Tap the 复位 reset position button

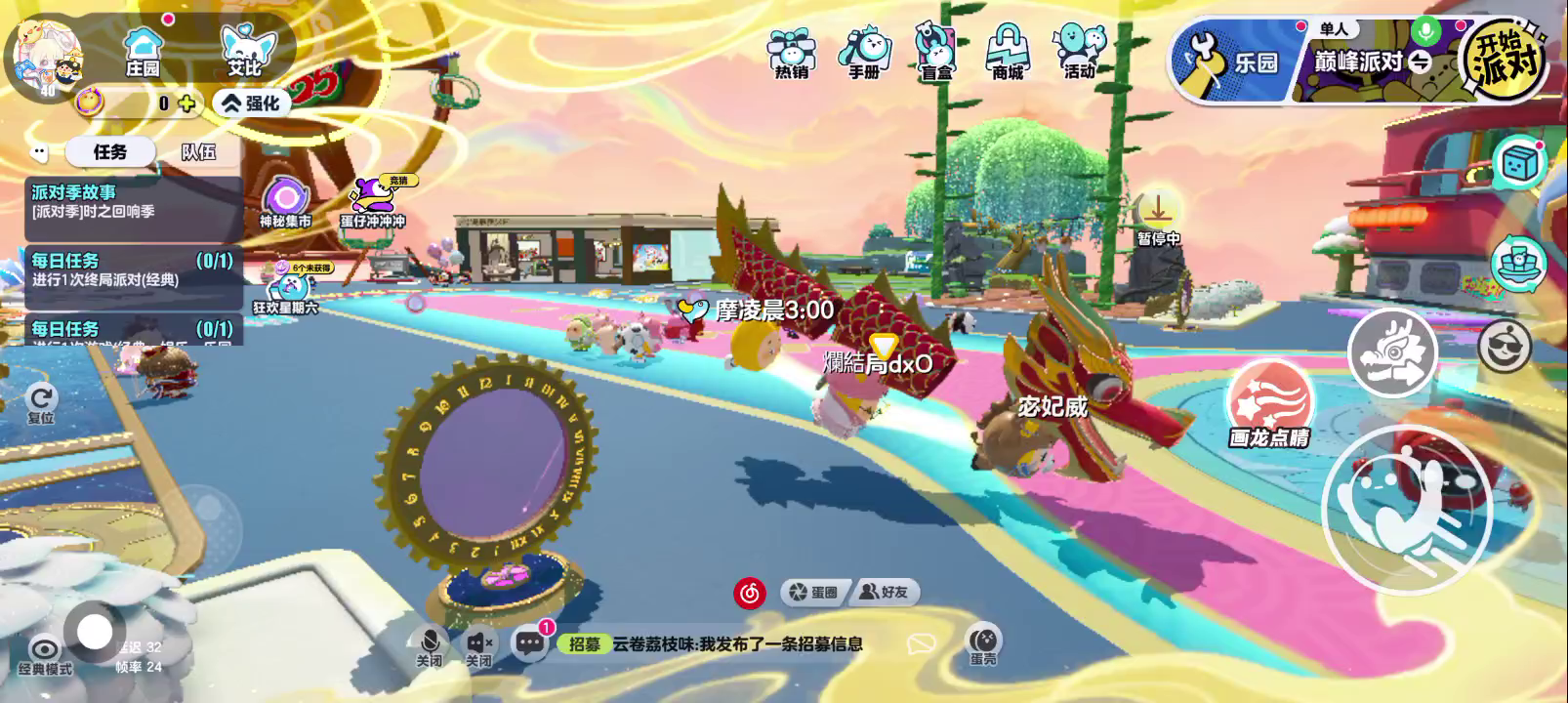(x=41, y=402)
